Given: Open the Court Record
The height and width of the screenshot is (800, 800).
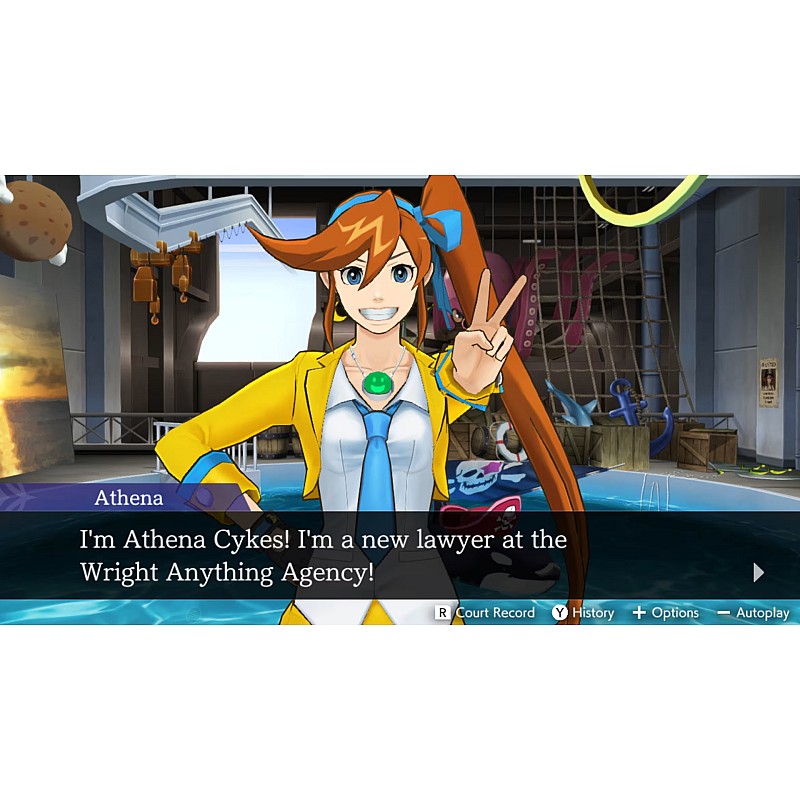Looking at the screenshot, I should coord(485,613).
